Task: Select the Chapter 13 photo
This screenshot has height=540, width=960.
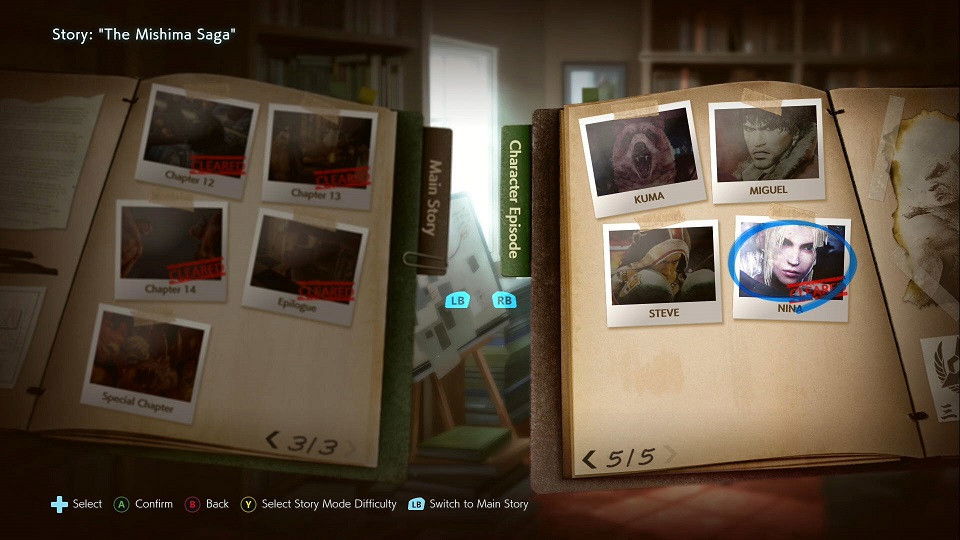Action: (x=318, y=152)
